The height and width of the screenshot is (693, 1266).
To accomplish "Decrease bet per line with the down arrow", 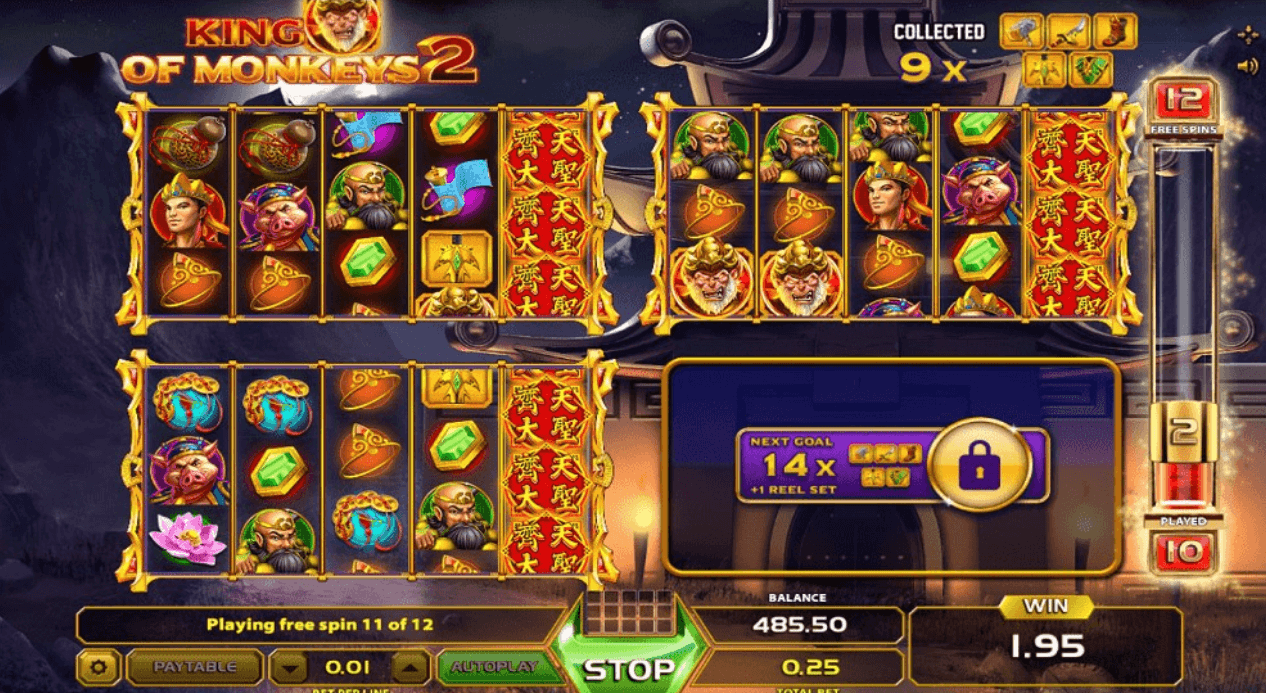I will 288,667.
